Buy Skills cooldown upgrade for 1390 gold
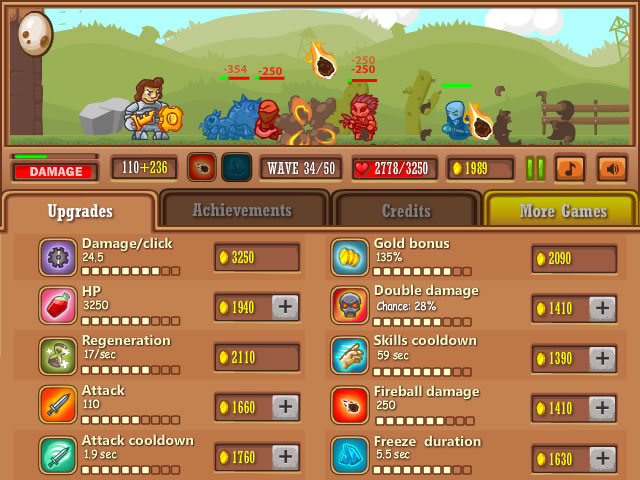The image size is (640, 480). [x=602, y=358]
